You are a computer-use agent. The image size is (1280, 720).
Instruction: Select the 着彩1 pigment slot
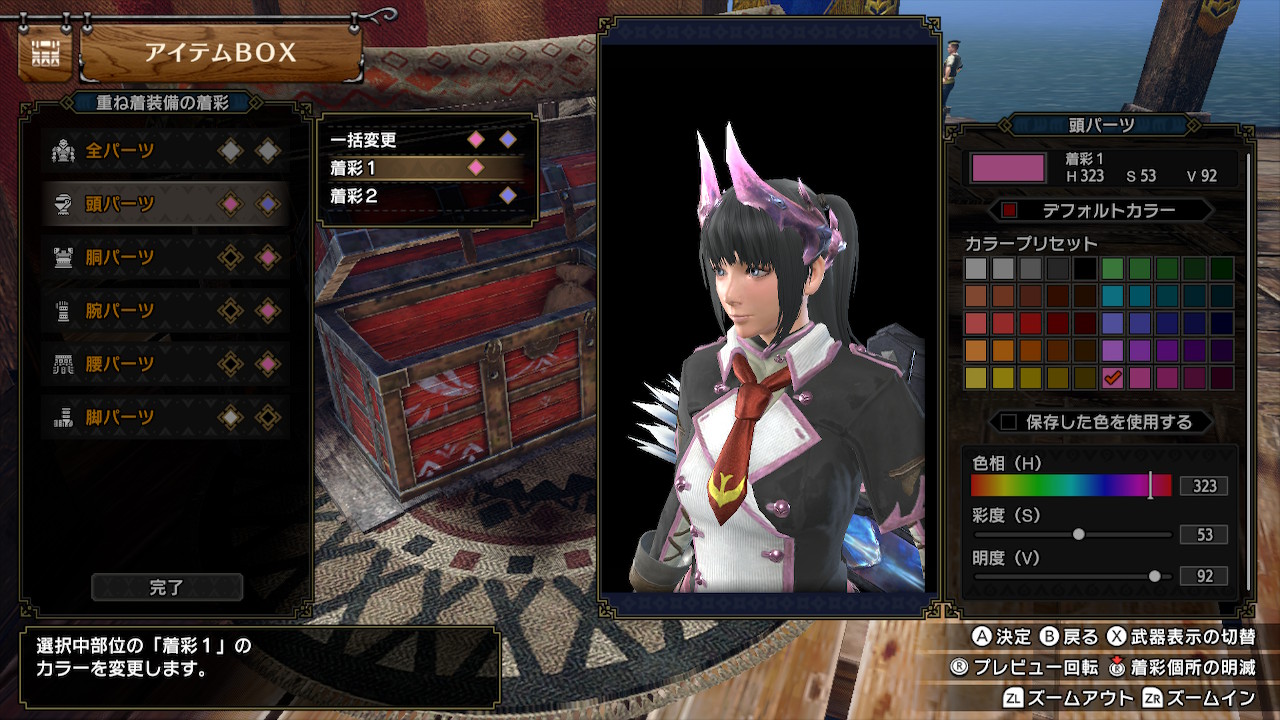tap(400, 168)
